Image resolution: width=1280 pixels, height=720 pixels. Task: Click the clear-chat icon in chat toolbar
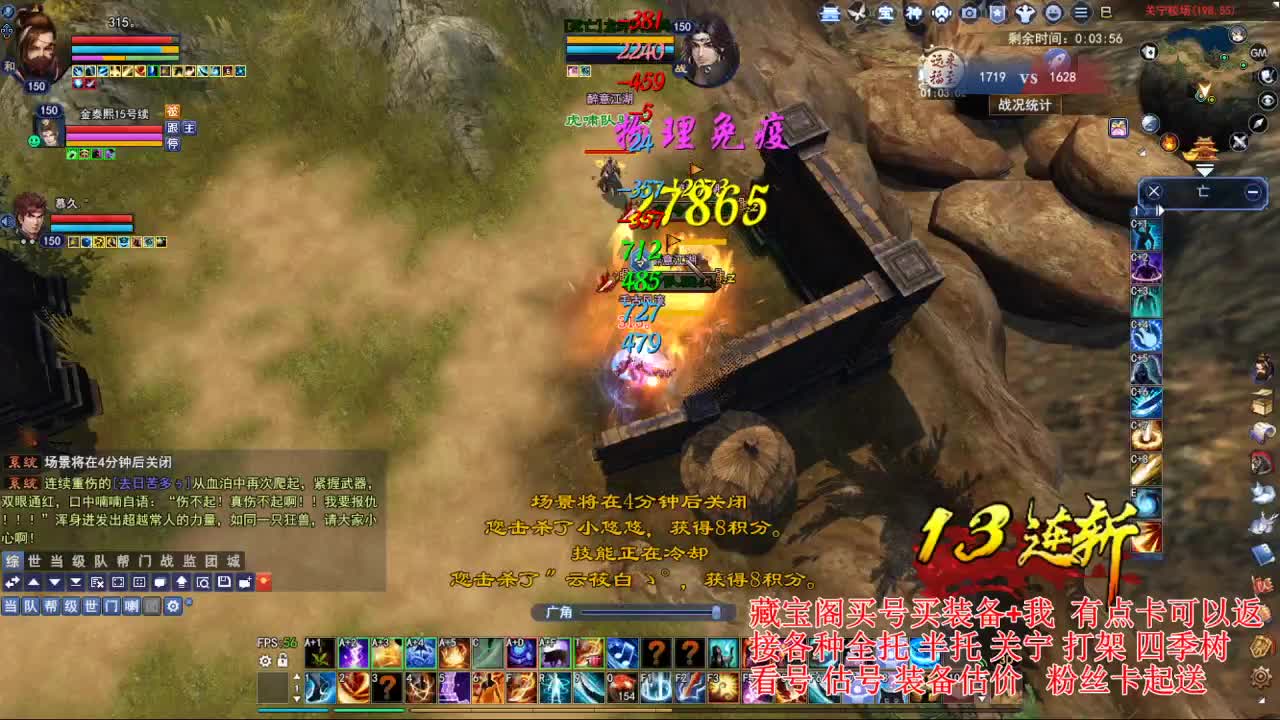[x=97, y=582]
